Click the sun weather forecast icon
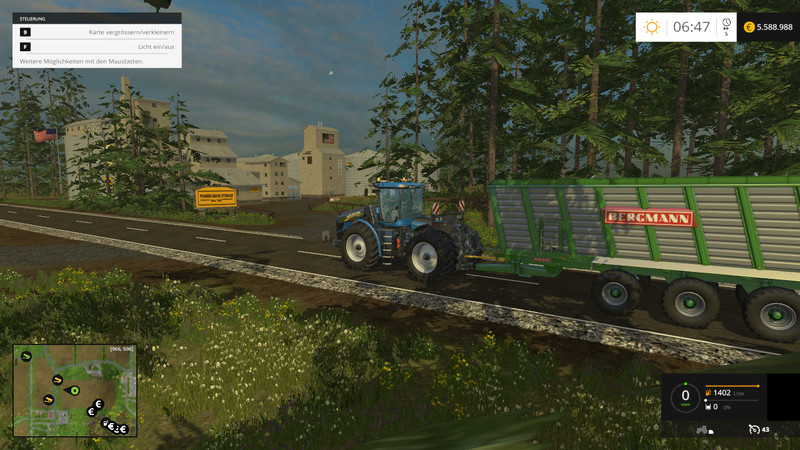Image resolution: width=800 pixels, height=450 pixels. tap(652, 27)
